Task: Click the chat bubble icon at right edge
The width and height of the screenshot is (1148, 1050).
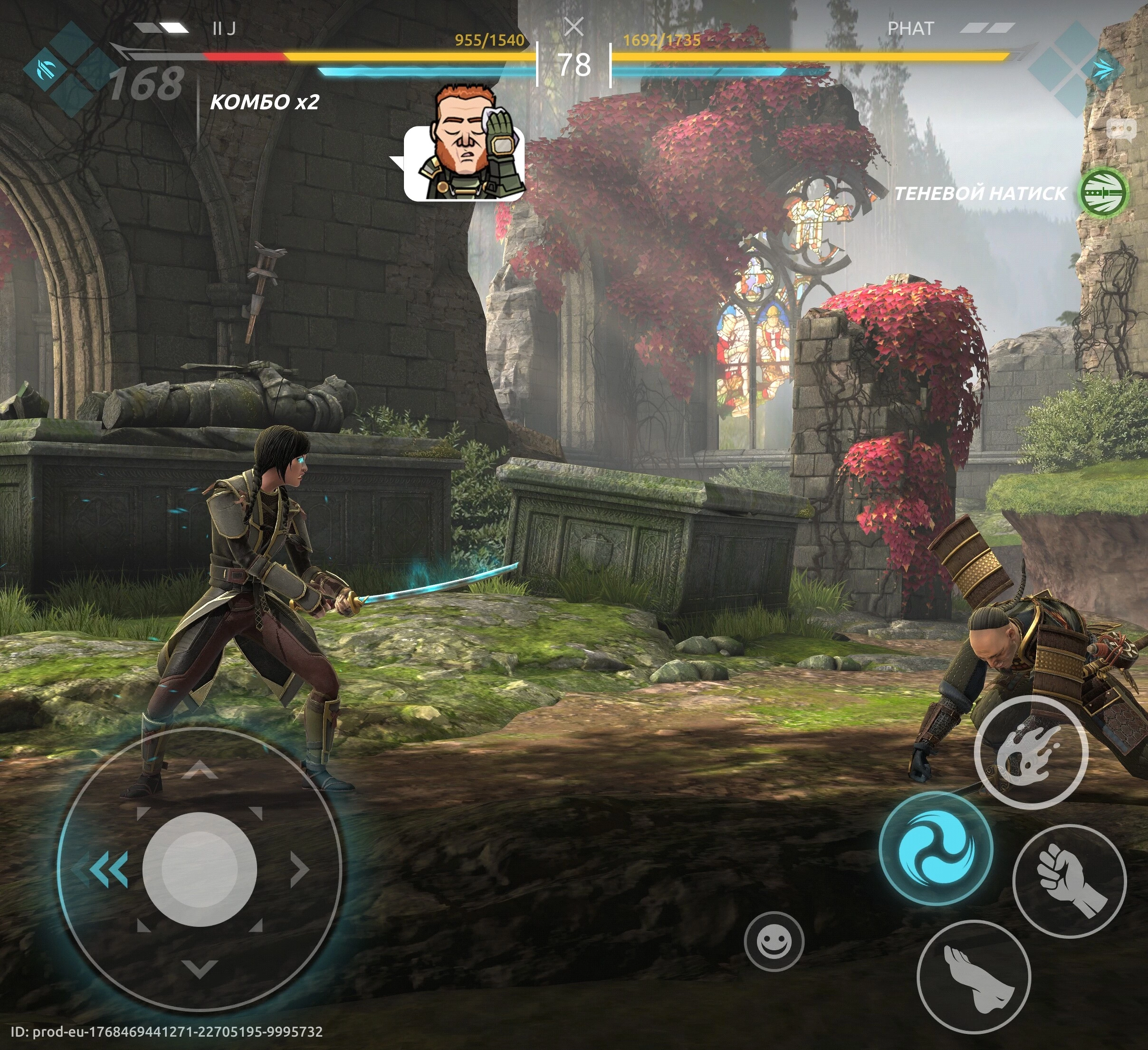Action: [x=1120, y=129]
